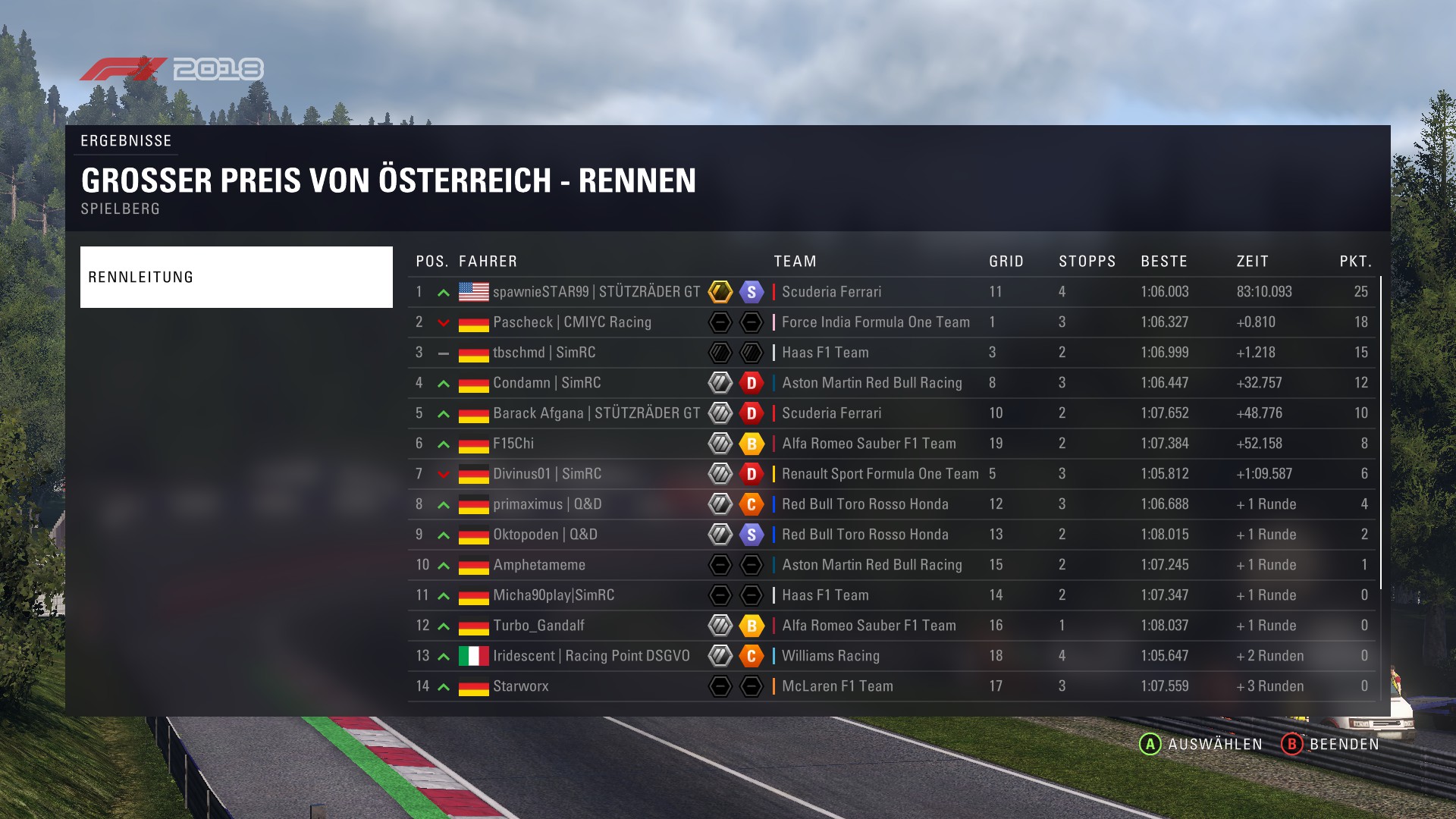Select the Micha90play|SimRC row
Screen dimensions: 1456x819
click(x=554, y=595)
